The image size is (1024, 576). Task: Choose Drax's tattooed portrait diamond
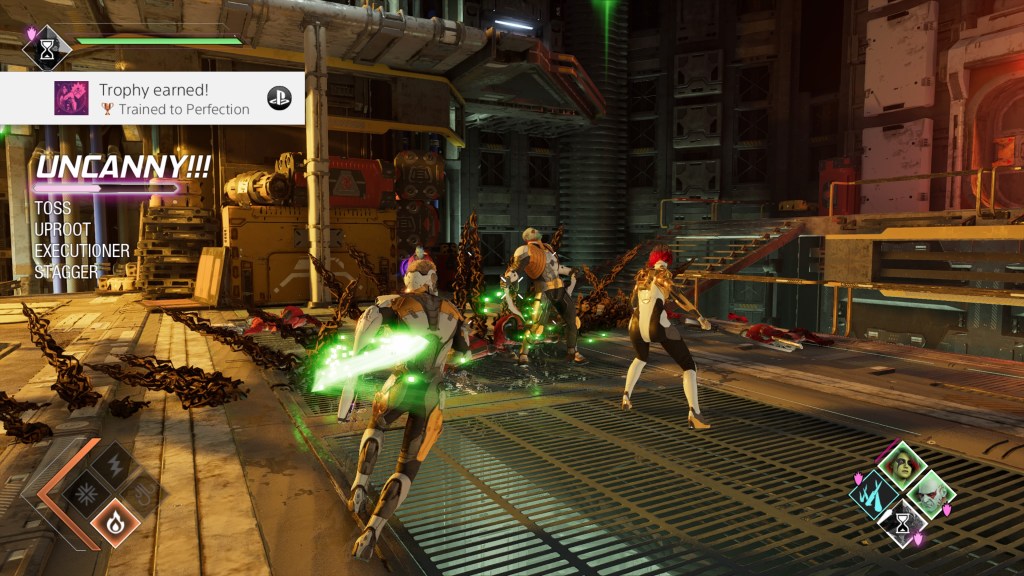[x=931, y=494]
